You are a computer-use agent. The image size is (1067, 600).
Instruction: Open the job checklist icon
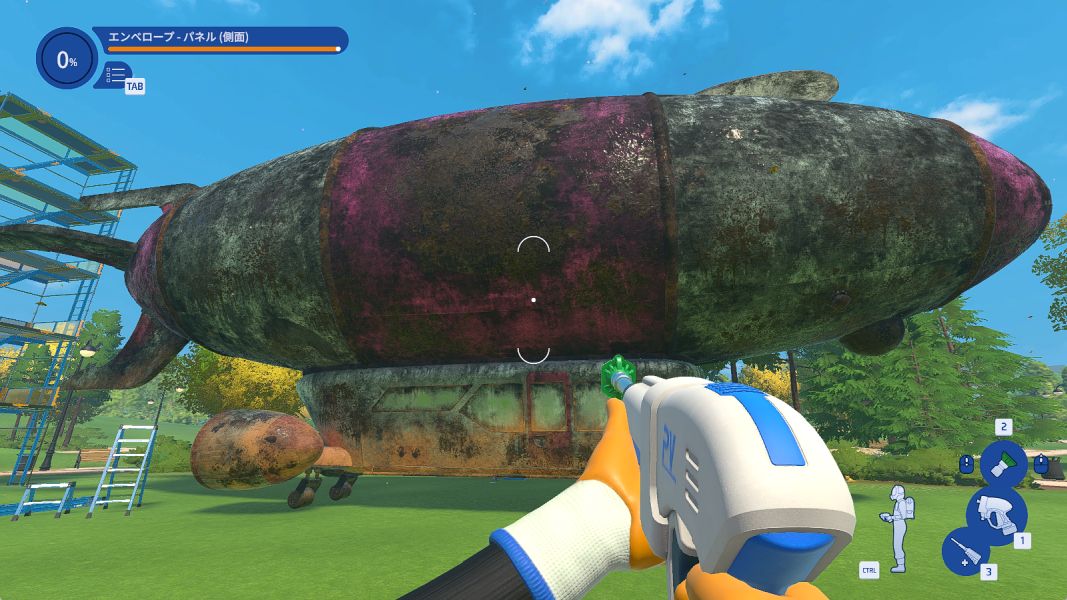116,74
